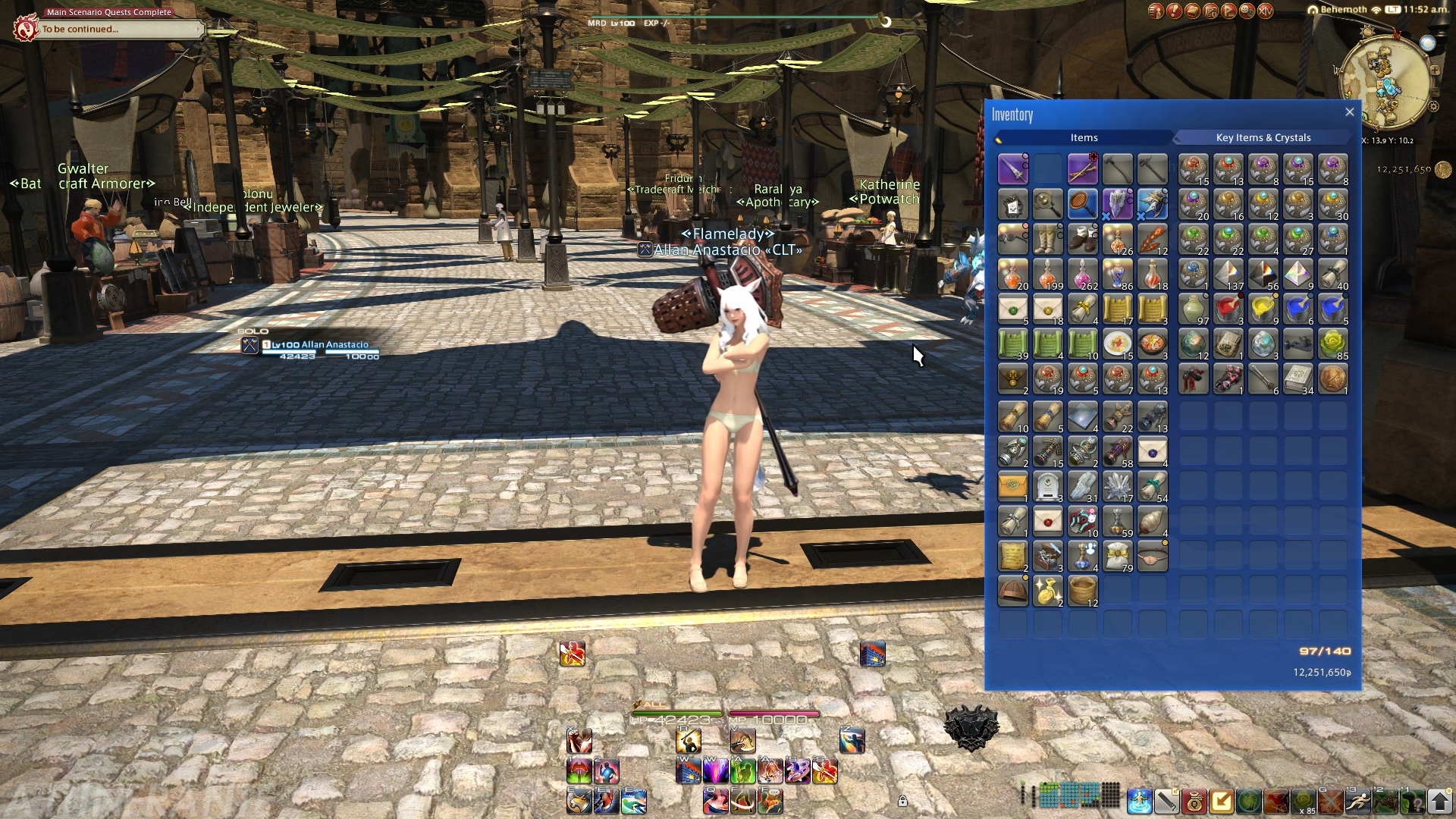Image resolution: width=1456 pixels, height=819 pixels.
Task: Switch to Key Items & Crystals tab
Action: [1263, 137]
